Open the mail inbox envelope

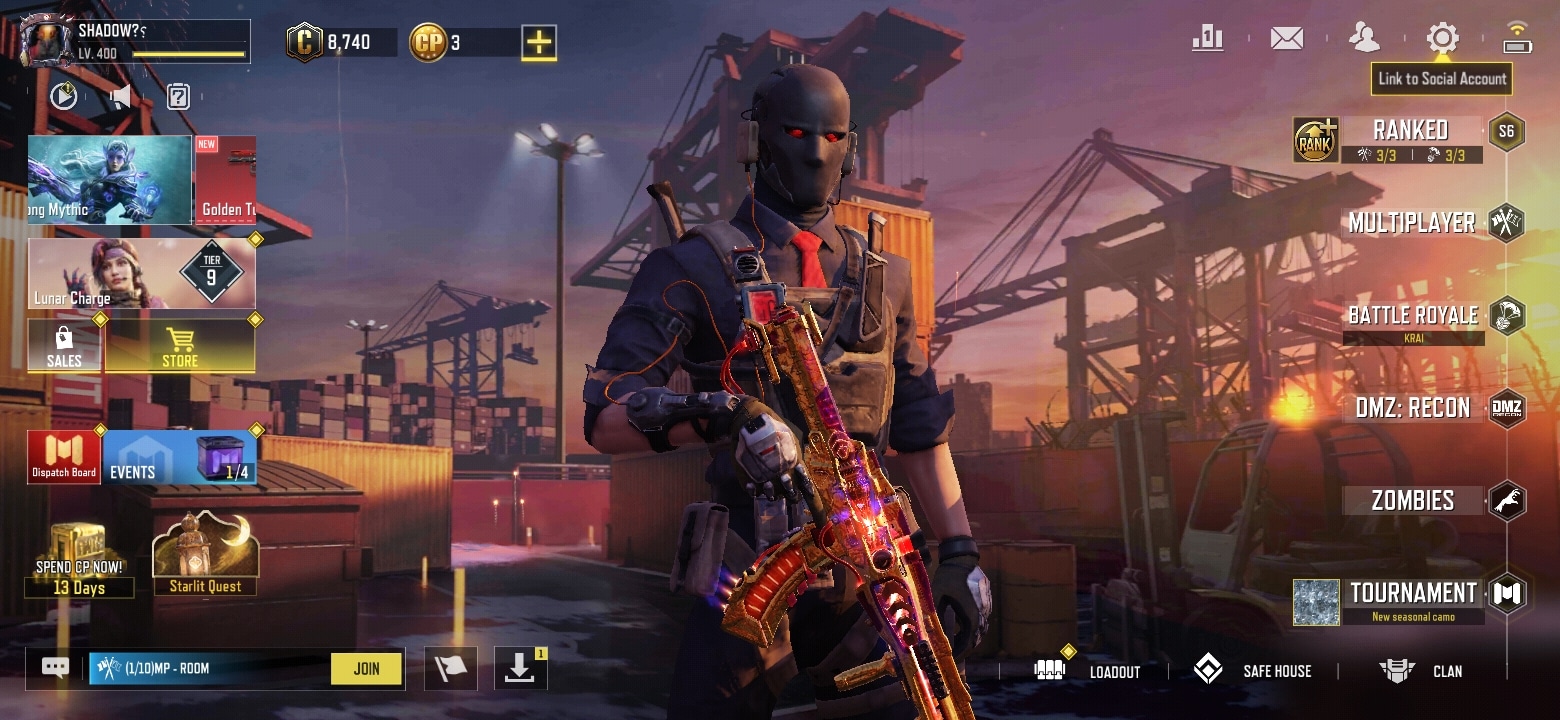[1287, 39]
